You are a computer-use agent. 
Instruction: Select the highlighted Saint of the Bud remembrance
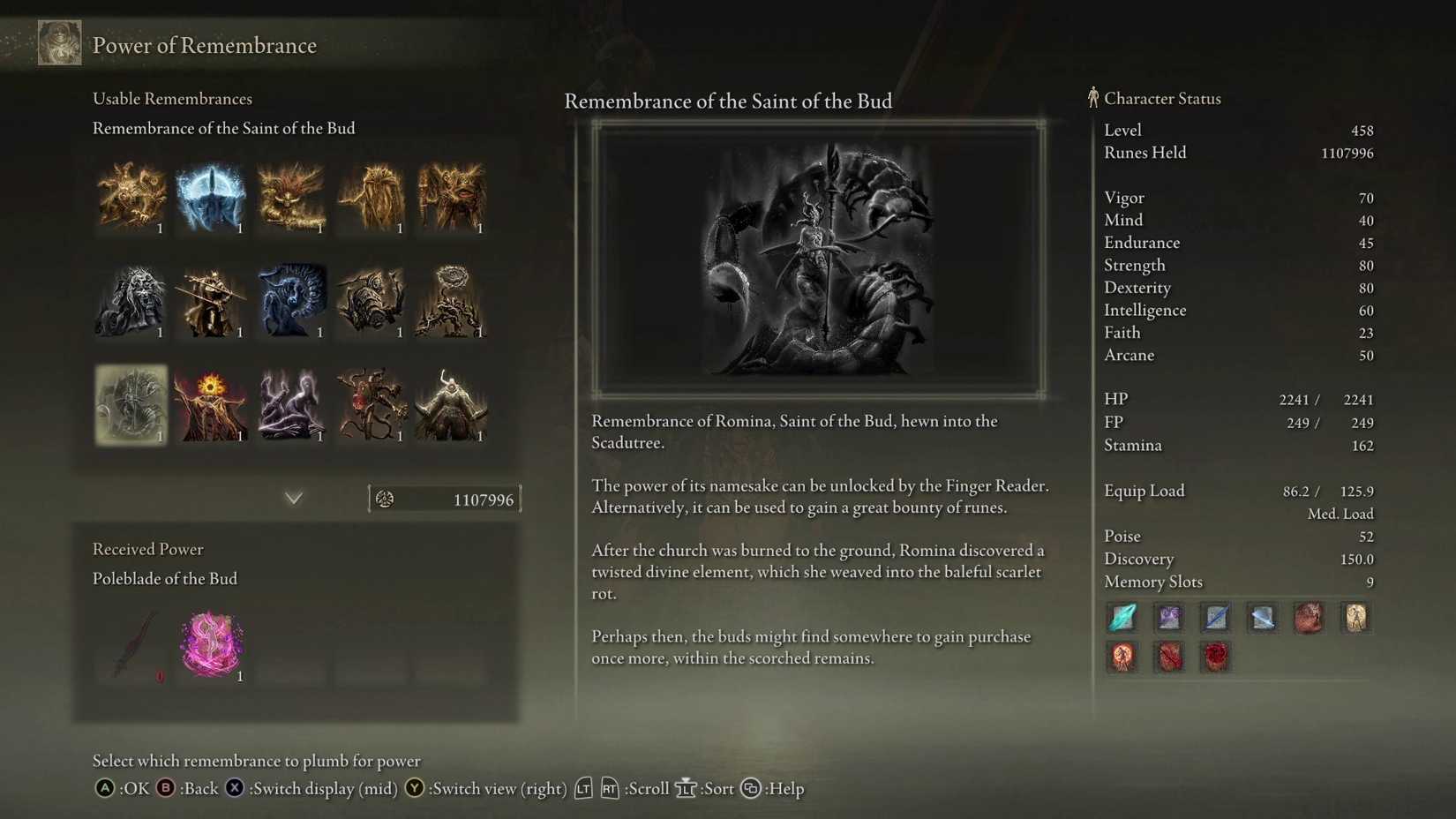point(131,405)
